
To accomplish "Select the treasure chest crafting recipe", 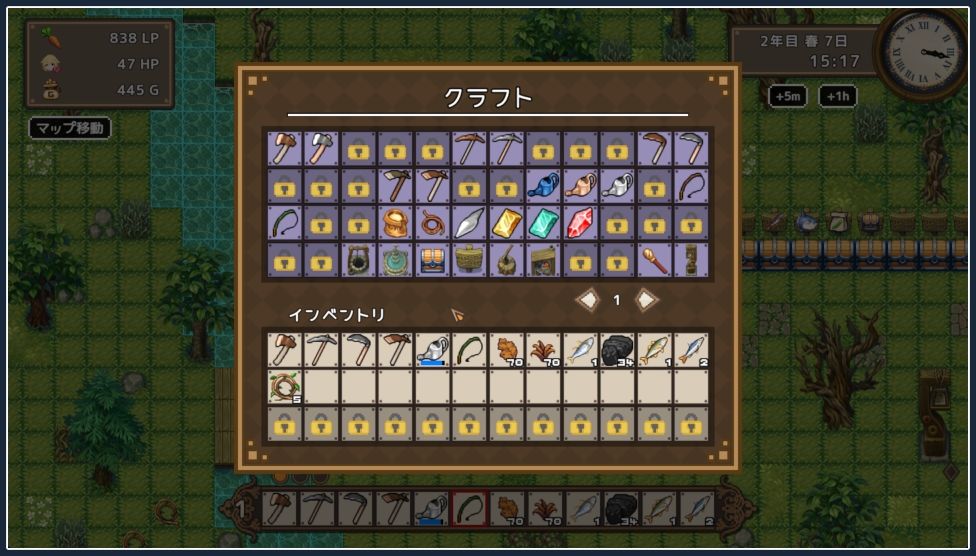I will (432, 260).
